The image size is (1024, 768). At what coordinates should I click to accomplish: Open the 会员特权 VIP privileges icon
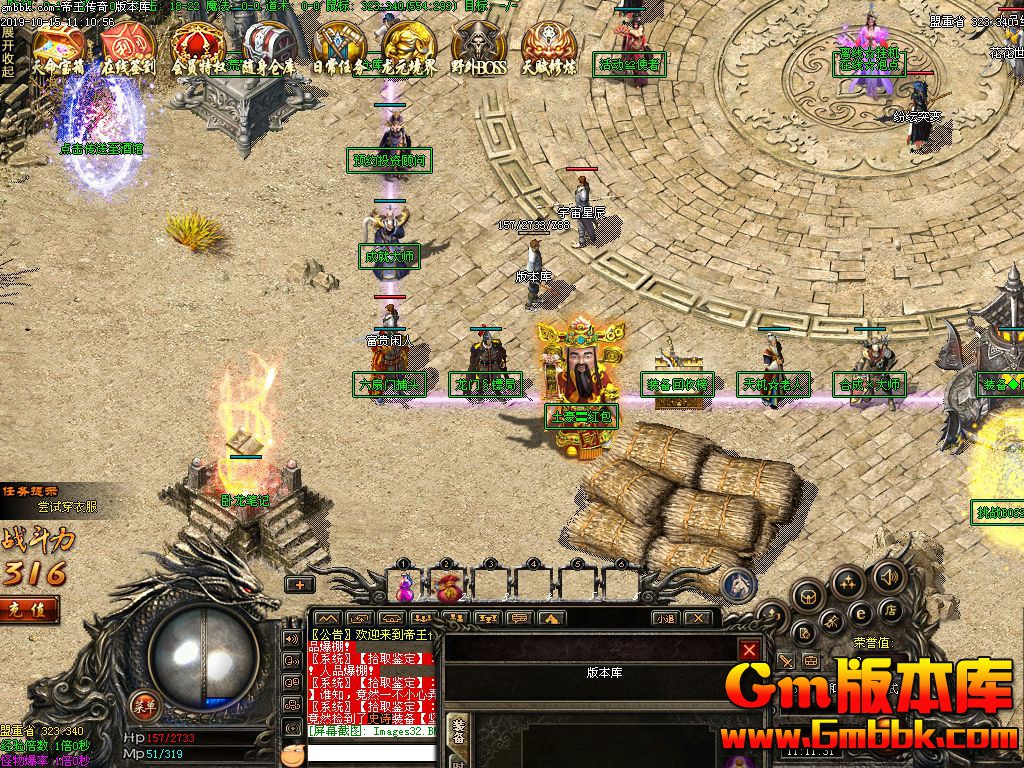[198, 46]
